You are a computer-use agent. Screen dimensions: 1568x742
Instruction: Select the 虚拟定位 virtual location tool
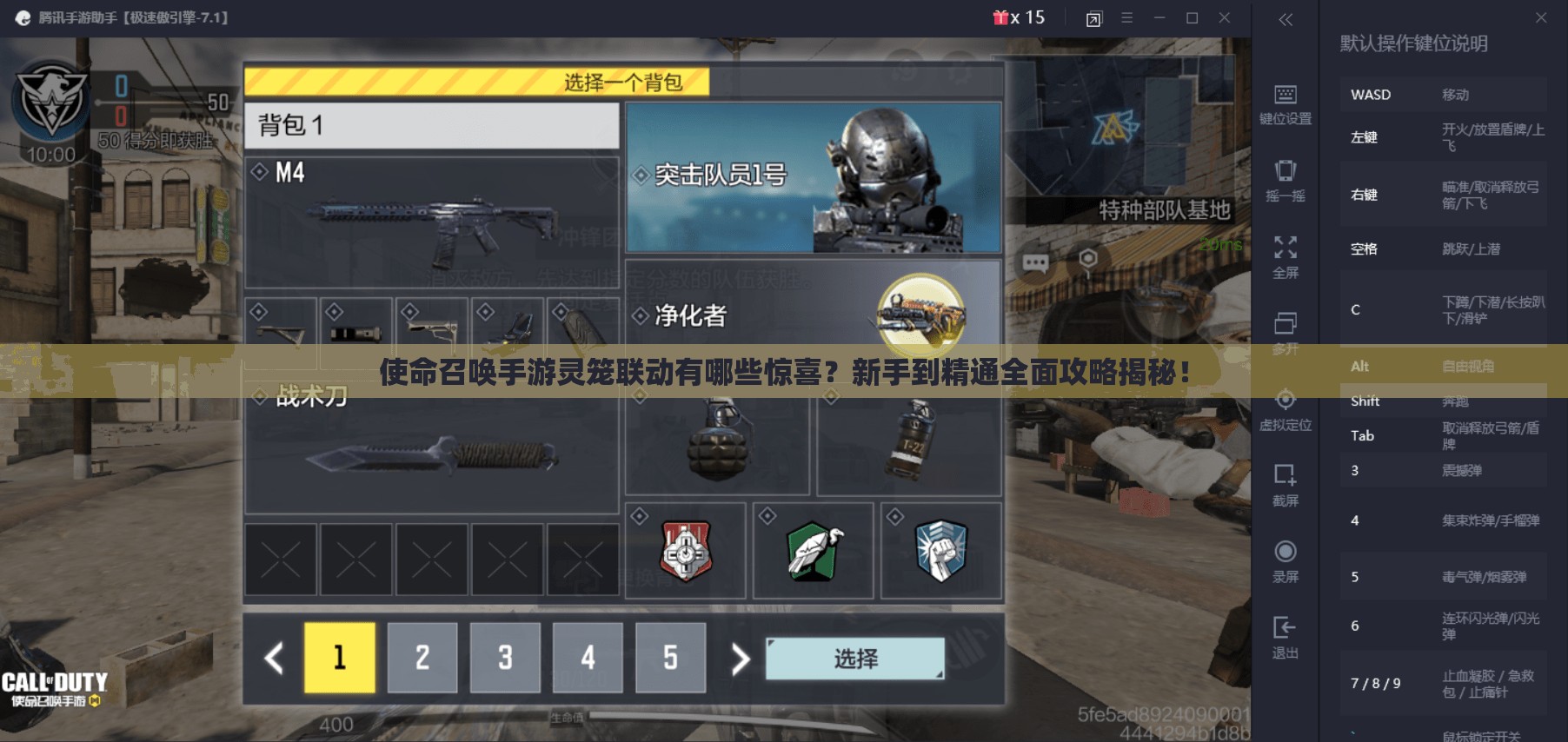(1286, 405)
